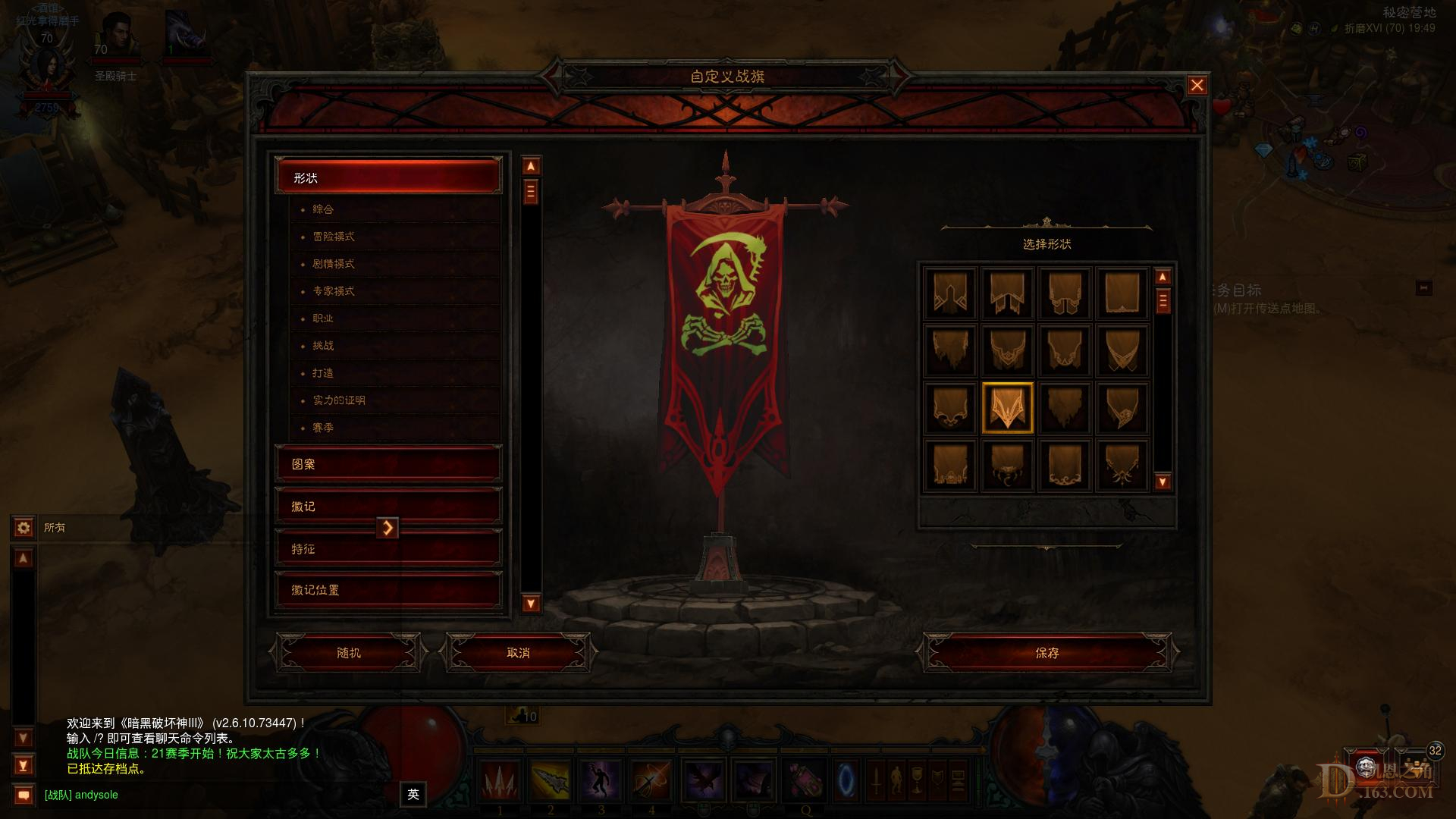This screenshot has width=1456, height=819.
Task: Open the achievements trophy icon near the hotbar
Action: [x=915, y=781]
